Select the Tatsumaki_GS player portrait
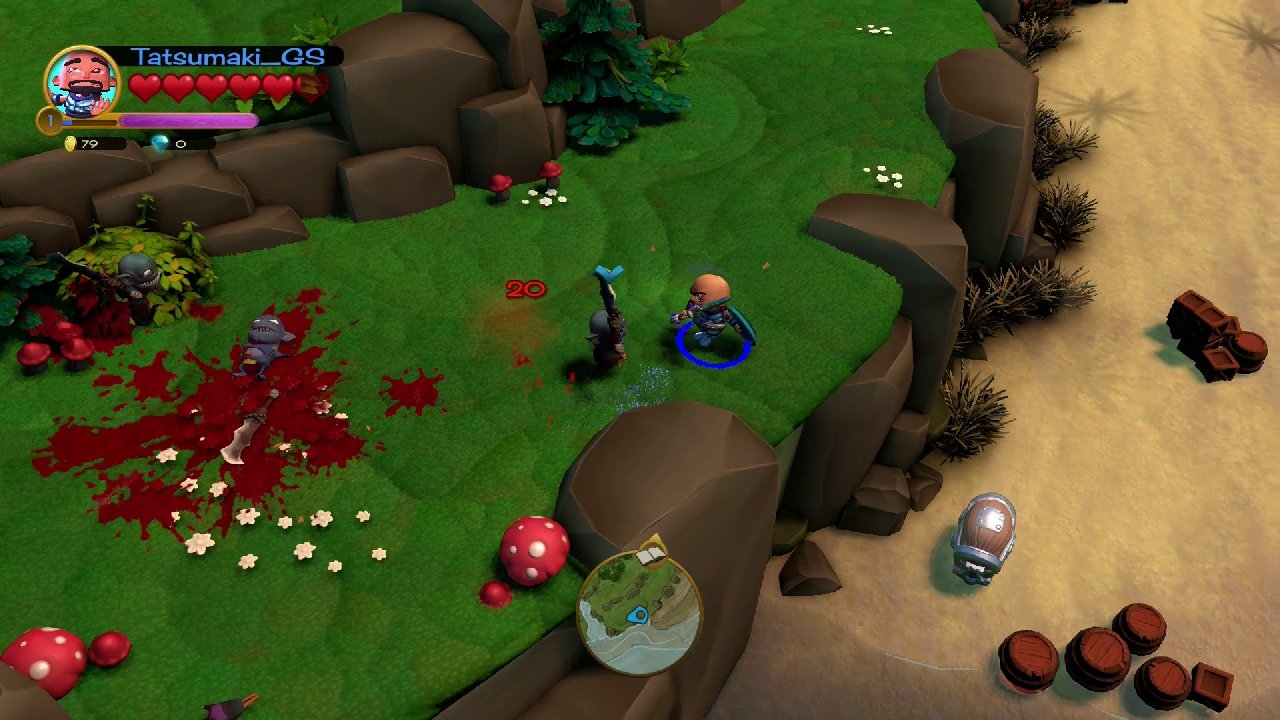The height and width of the screenshot is (720, 1280). click(83, 83)
